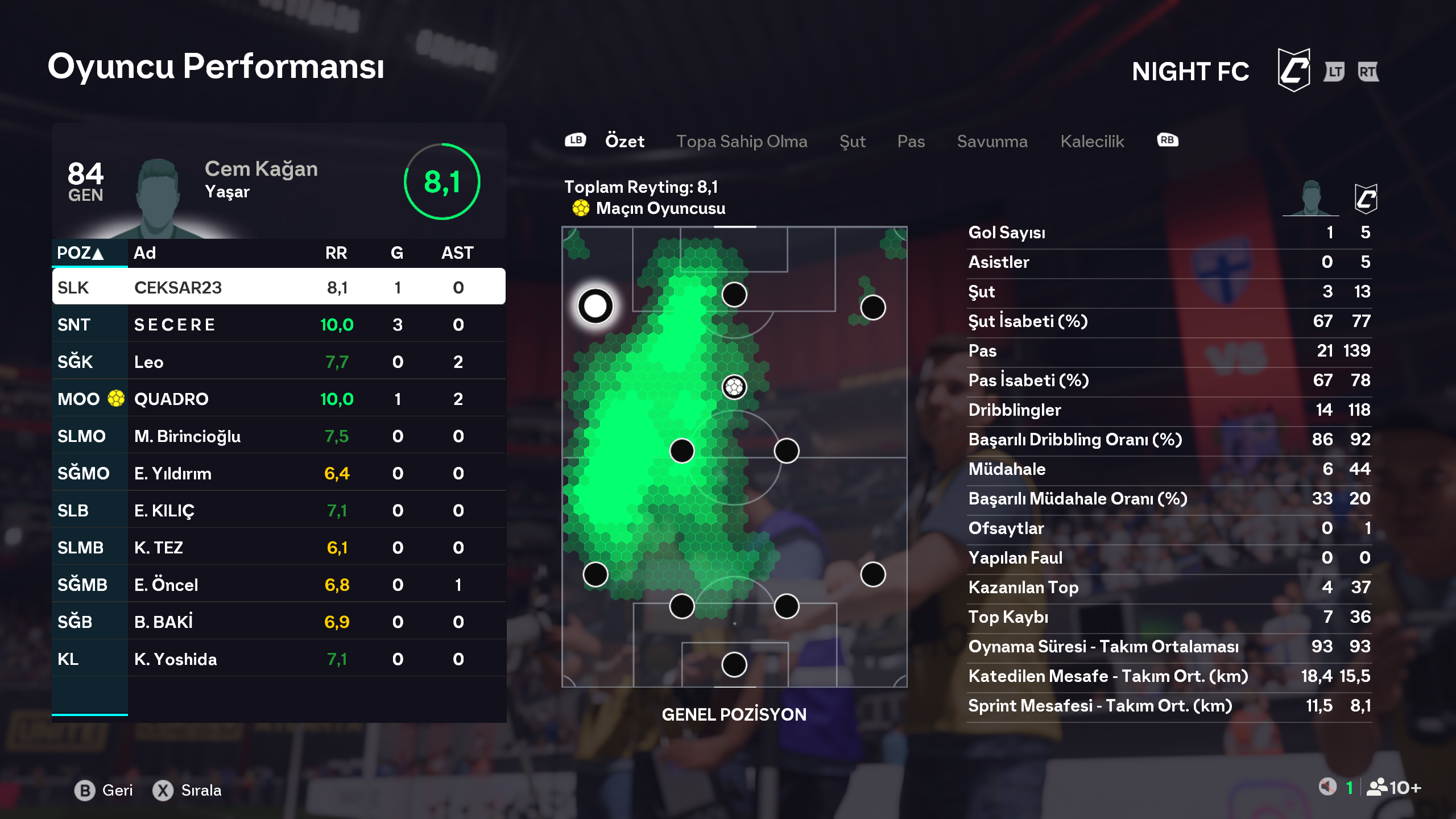Viewport: 1456px width, 819px height.
Task: Select player row CEKSAR23
Action: (279, 287)
